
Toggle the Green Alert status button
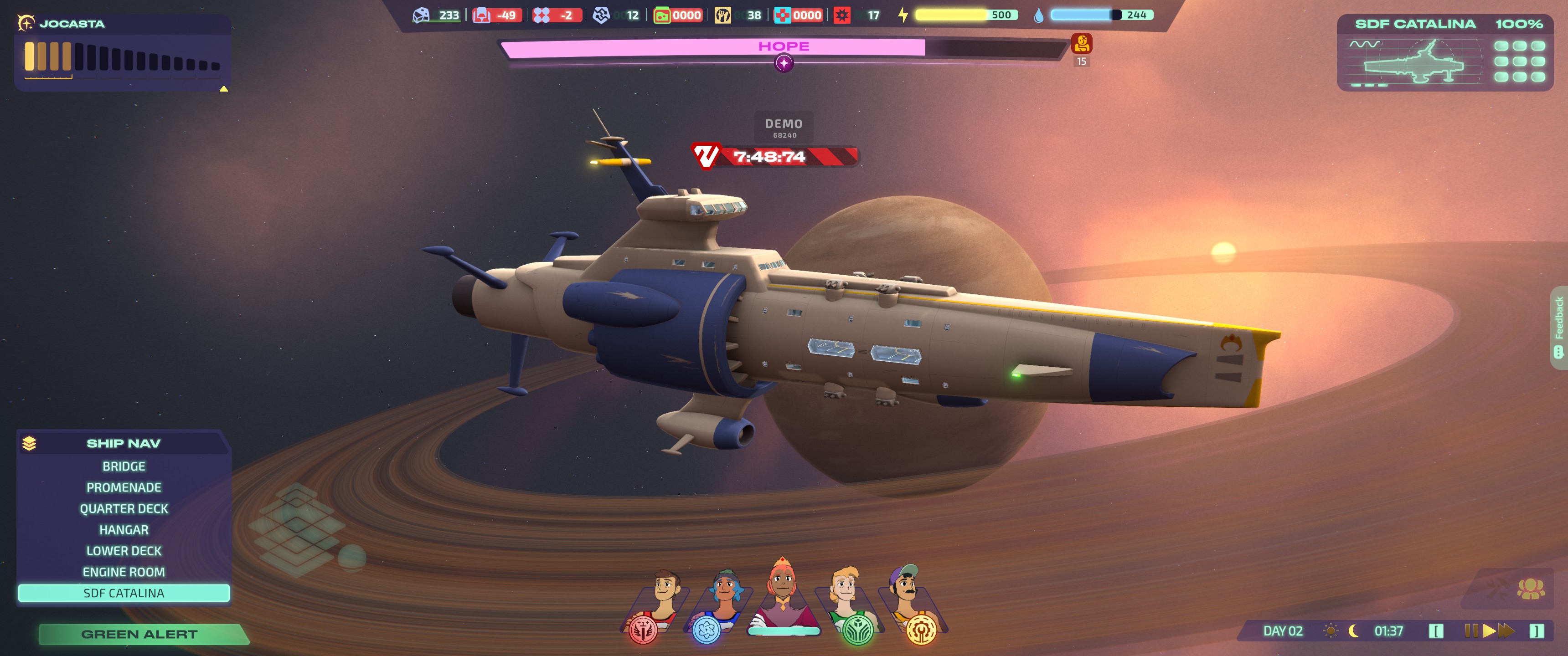pos(139,634)
